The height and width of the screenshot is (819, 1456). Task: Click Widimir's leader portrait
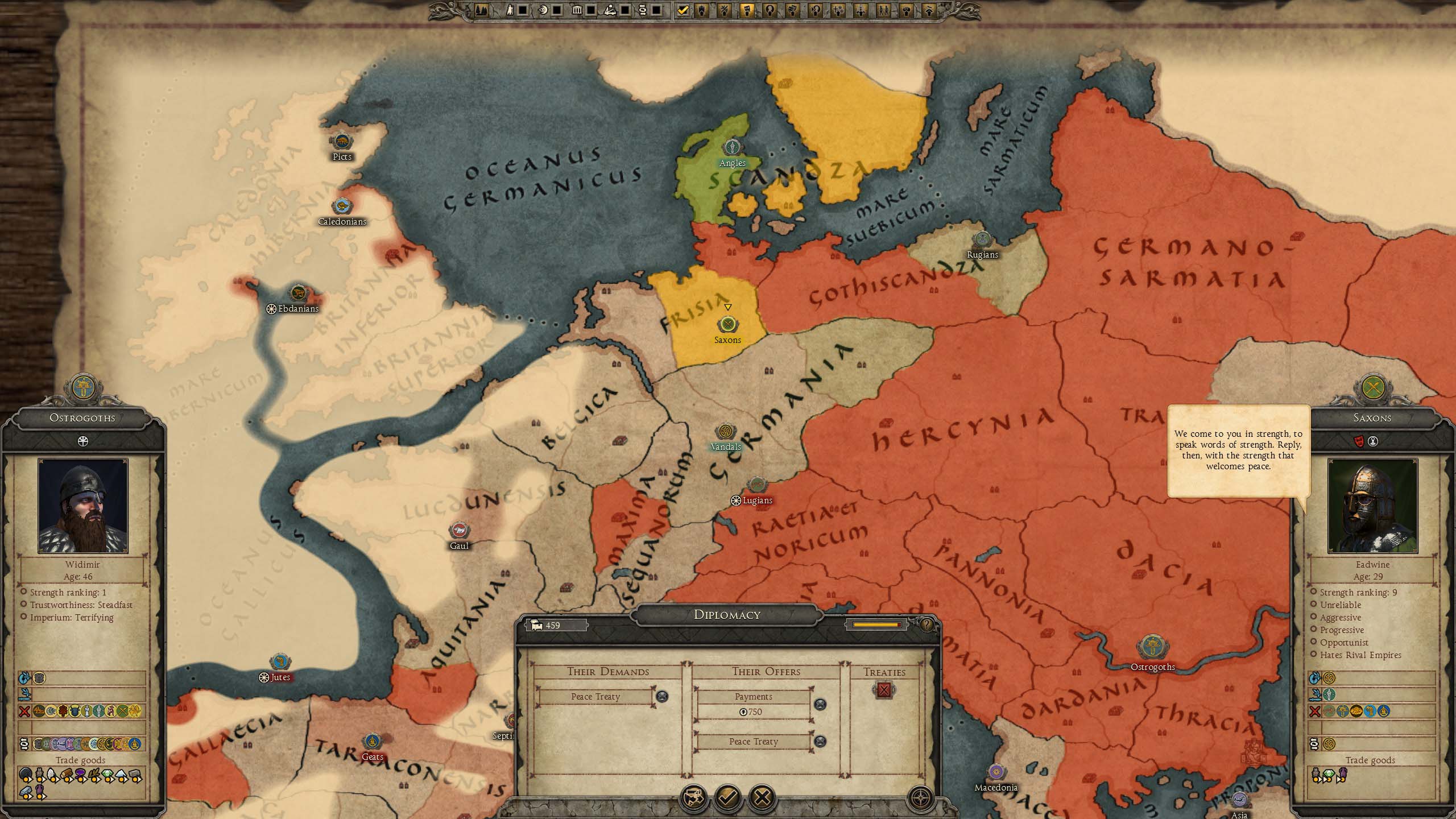(x=83, y=506)
